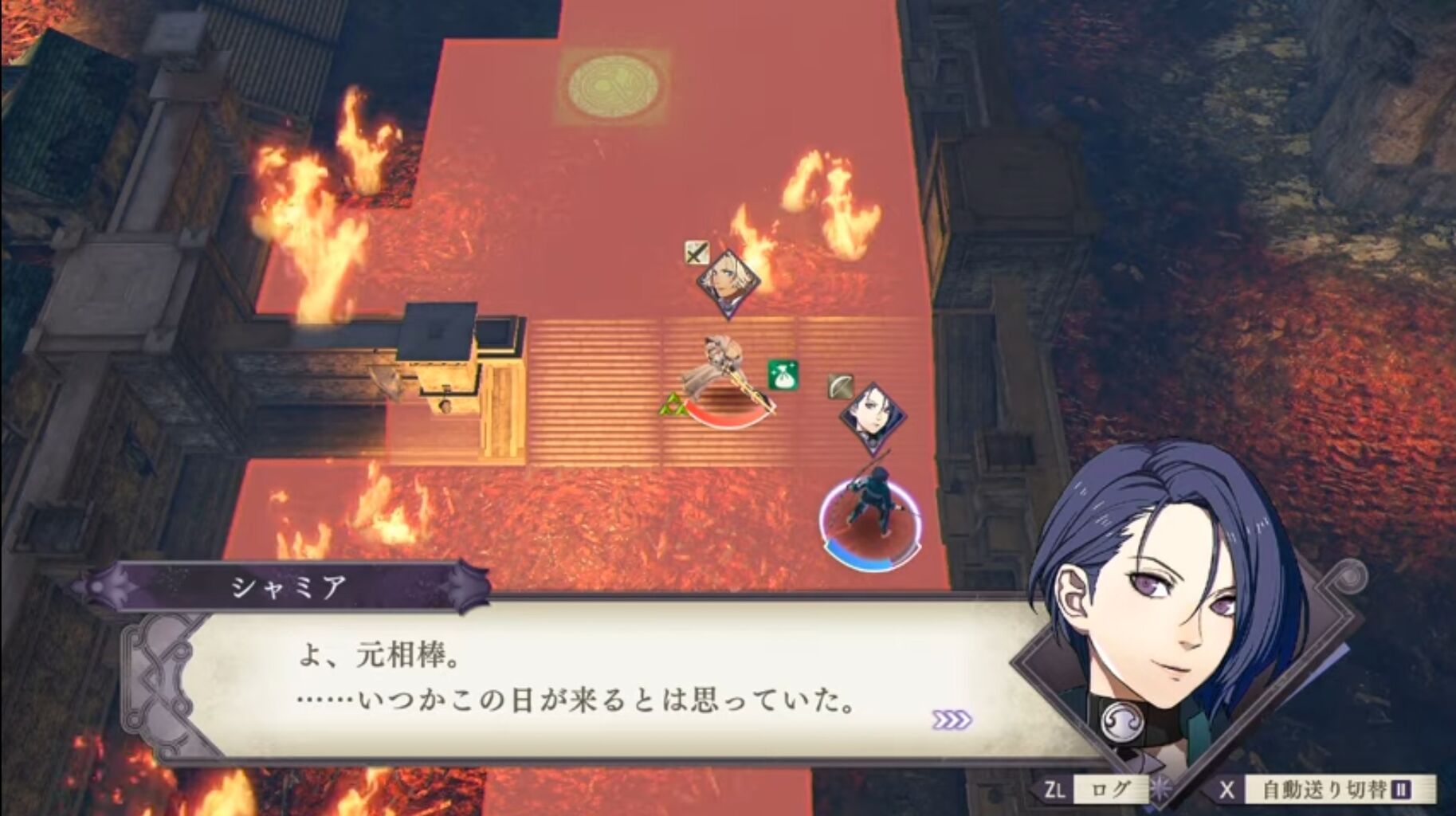Click the star emblem beside the ログ label

pos(1160,787)
